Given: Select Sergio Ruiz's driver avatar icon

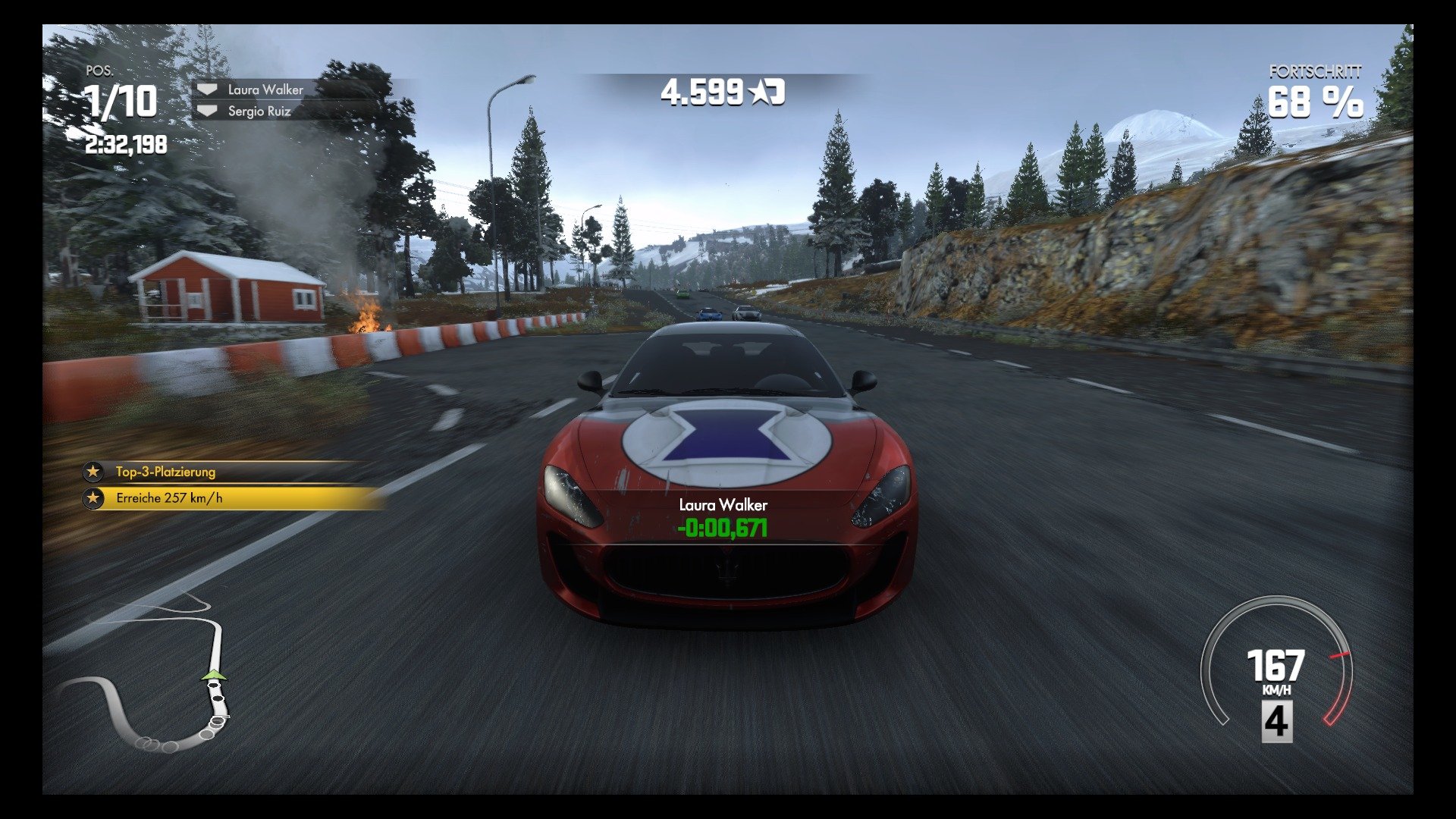Looking at the screenshot, I should coord(206,110).
